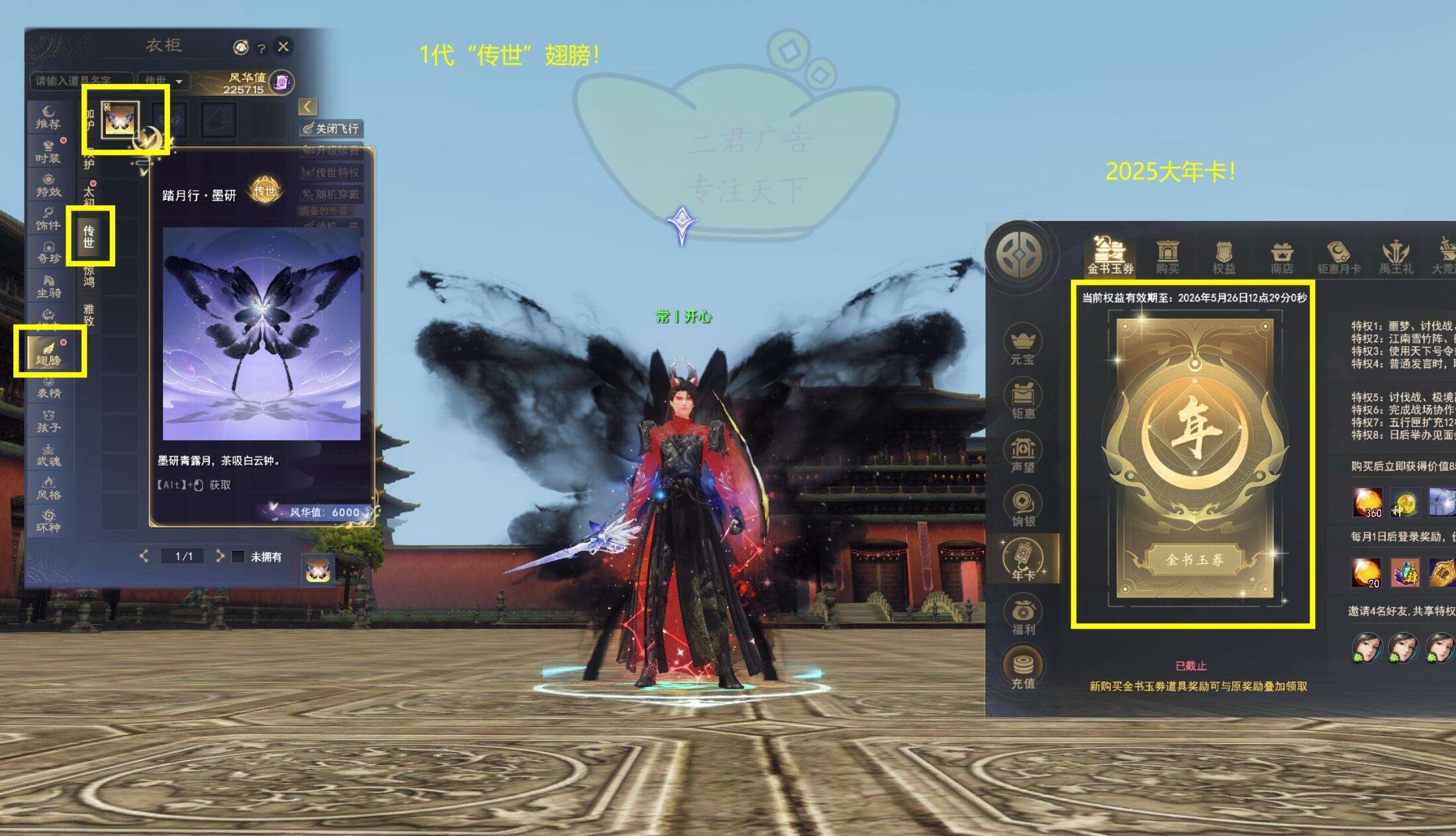Open the 元宝 sidebar section
Image resolution: width=1456 pixels, height=836 pixels.
point(1022,346)
